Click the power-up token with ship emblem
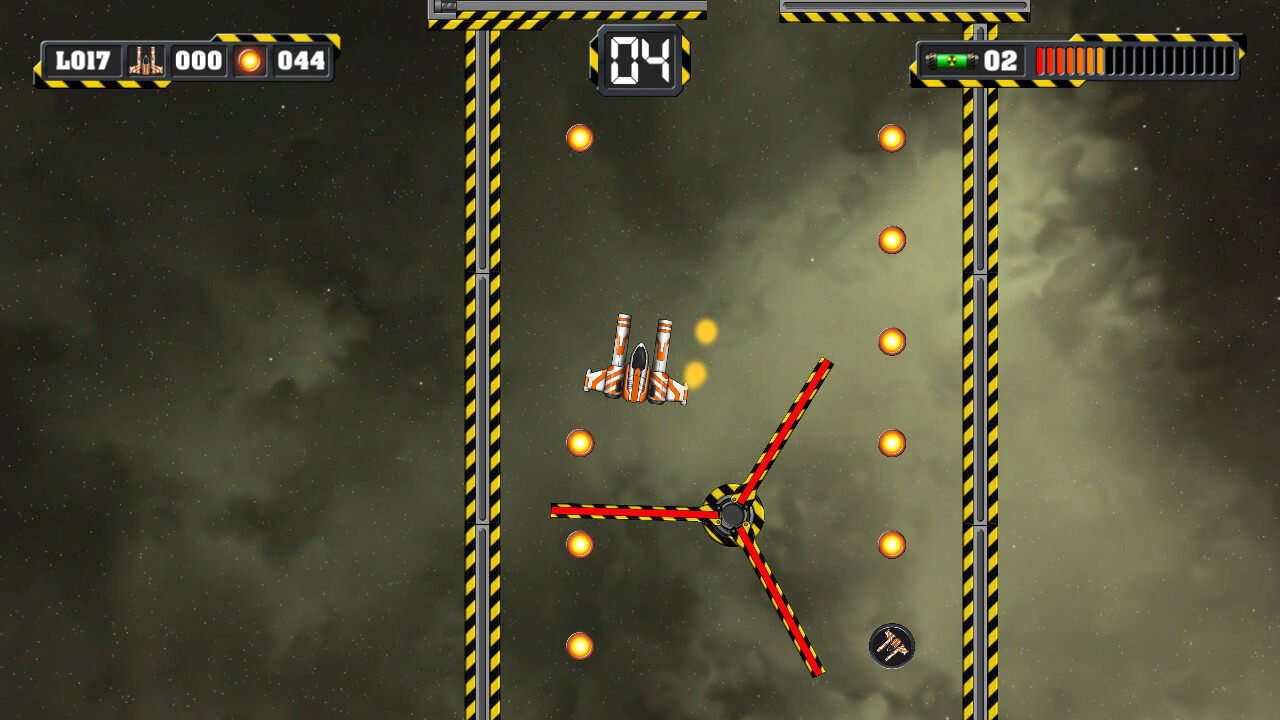This screenshot has width=1280, height=720. click(890, 646)
